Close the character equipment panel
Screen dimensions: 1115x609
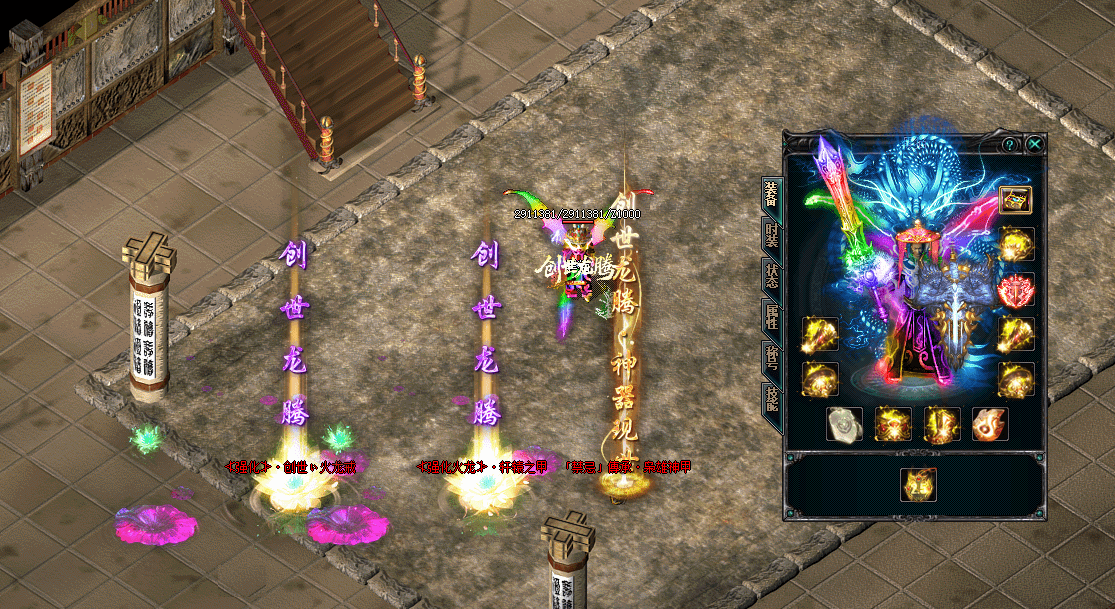(1035, 144)
